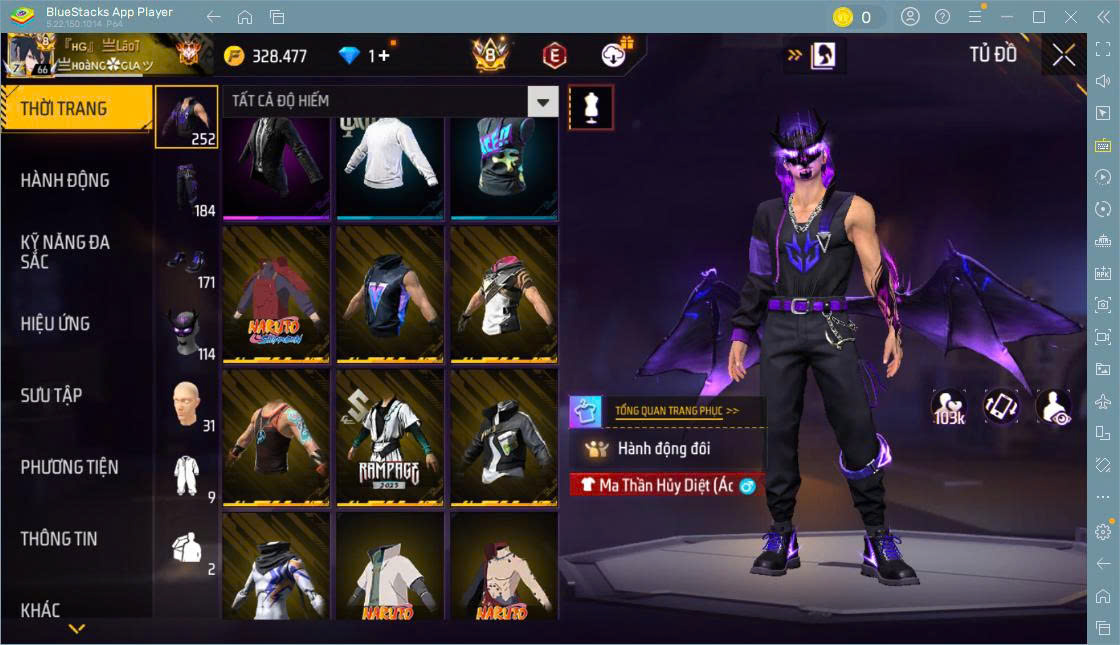Select the Ma Thần Hủy Diệt outfit label
The image size is (1120, 645).
[666, 485]
